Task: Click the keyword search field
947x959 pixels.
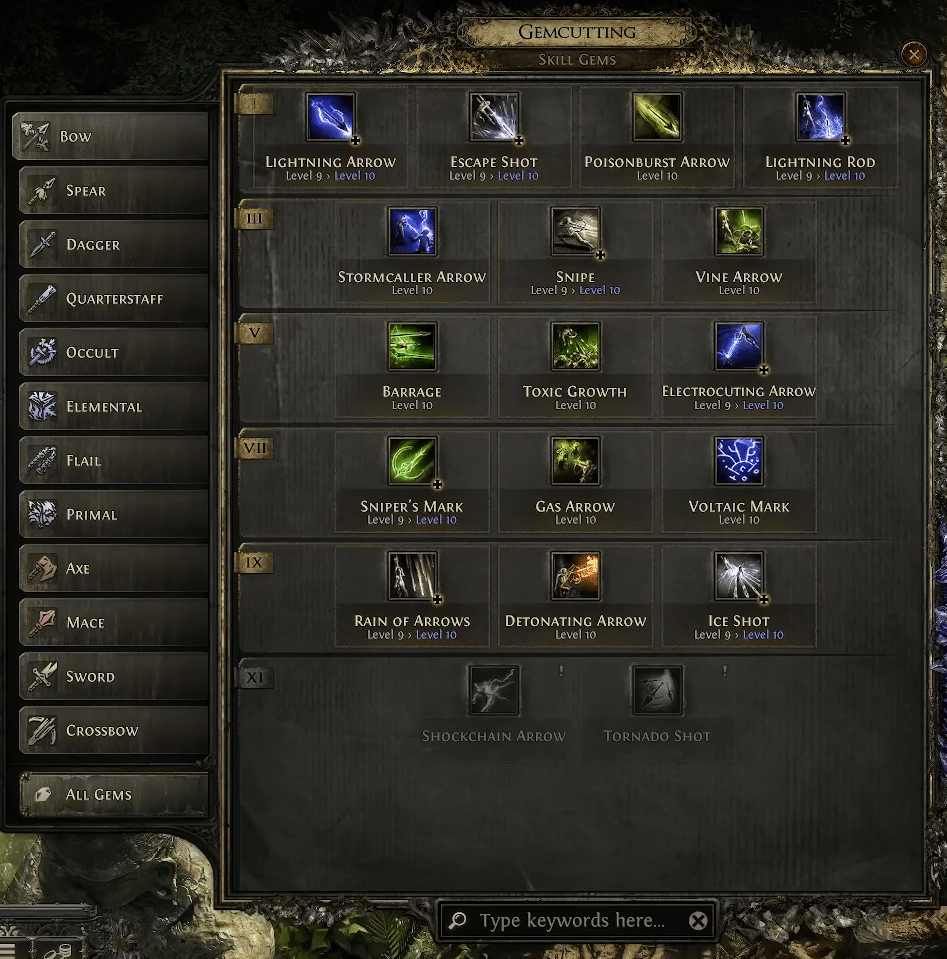Action: point(571,921)
